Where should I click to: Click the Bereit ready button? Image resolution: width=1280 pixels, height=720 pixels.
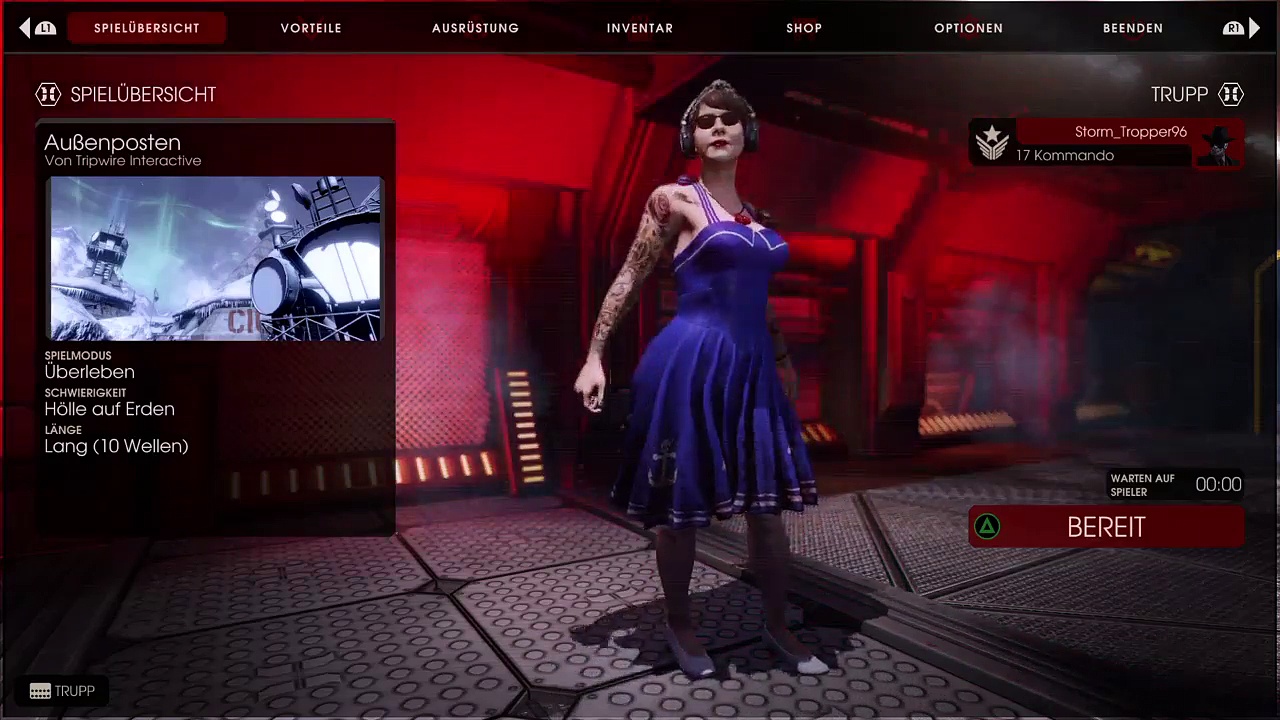[x=1106, y=527]
